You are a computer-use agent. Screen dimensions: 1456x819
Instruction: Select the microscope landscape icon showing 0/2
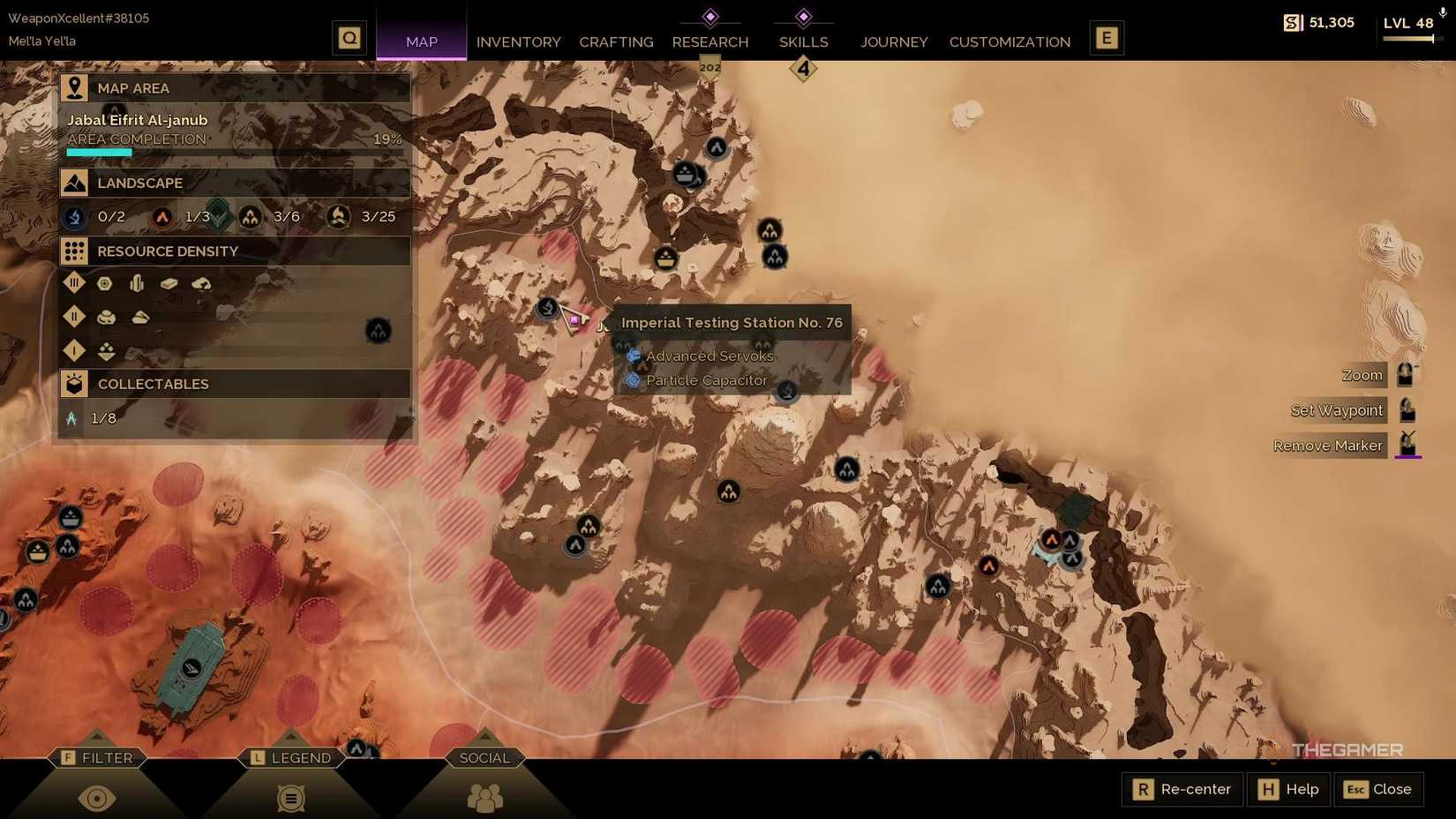pyautogui.click(x=74, y=216)
